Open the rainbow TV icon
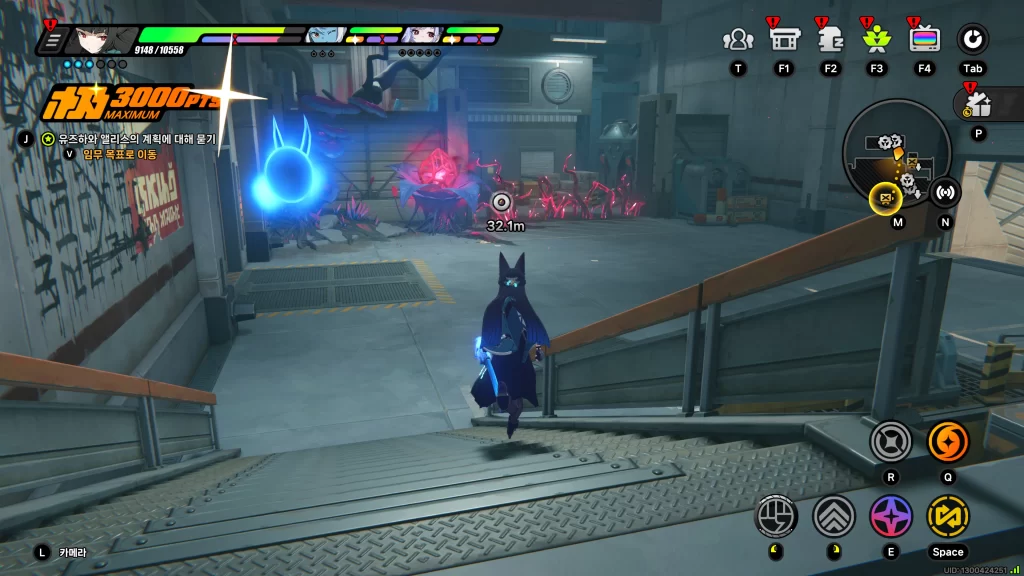Screen dimensions: 1024x576 (923, 39)
